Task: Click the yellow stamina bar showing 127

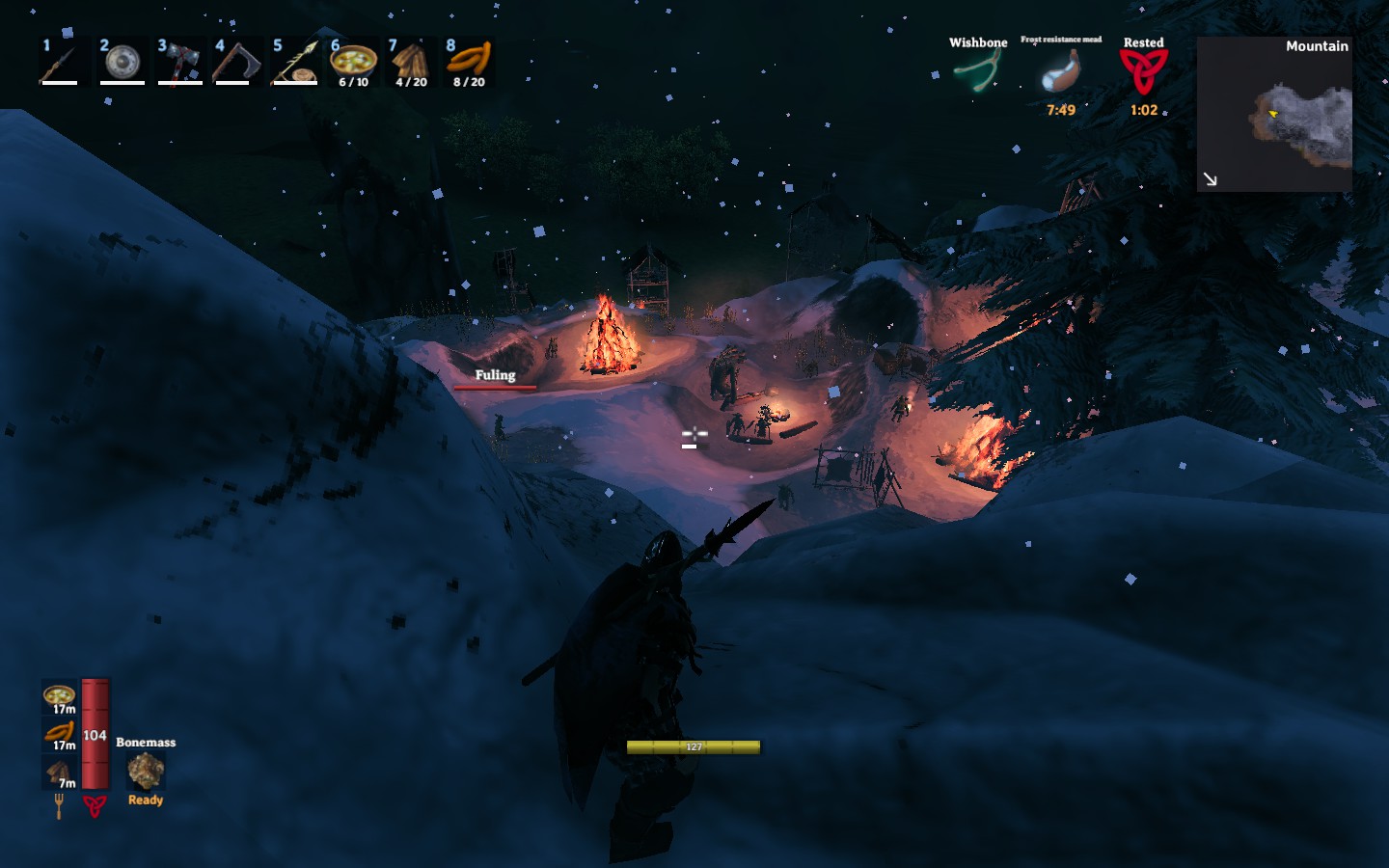Action: [x=694, y=747]
